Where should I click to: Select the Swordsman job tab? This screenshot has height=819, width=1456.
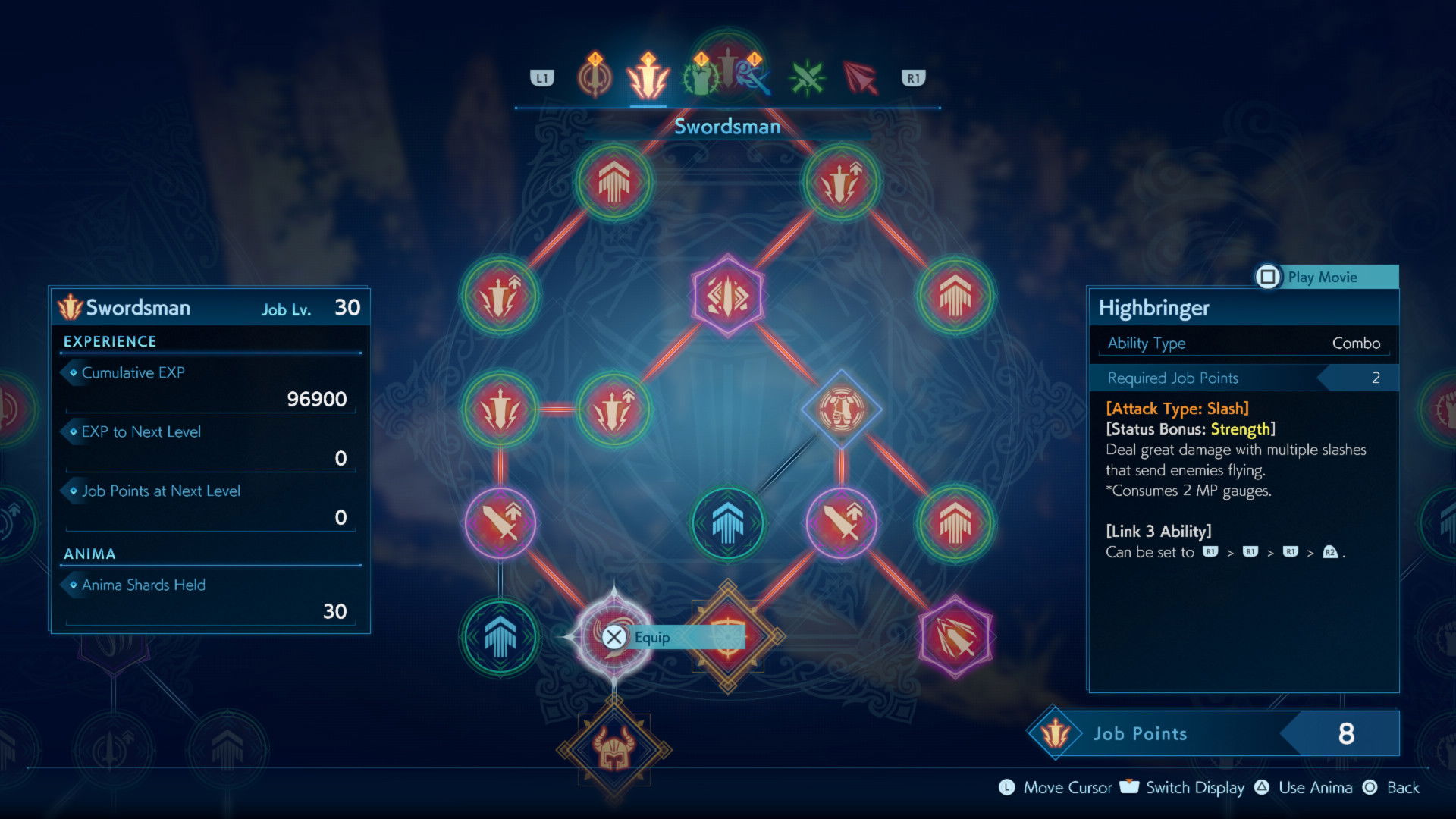[648, 78]
